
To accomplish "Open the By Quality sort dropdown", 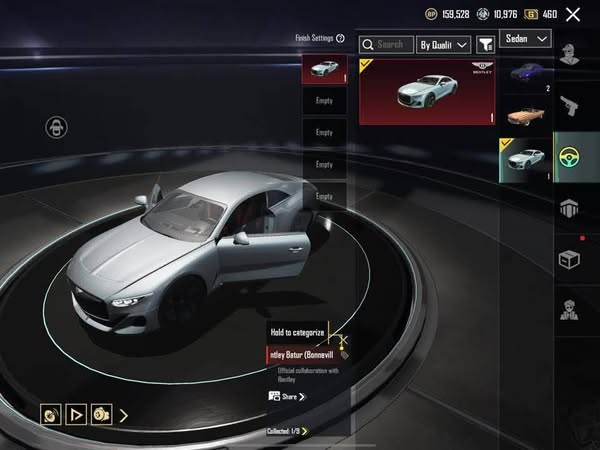I will pos(443,44).
